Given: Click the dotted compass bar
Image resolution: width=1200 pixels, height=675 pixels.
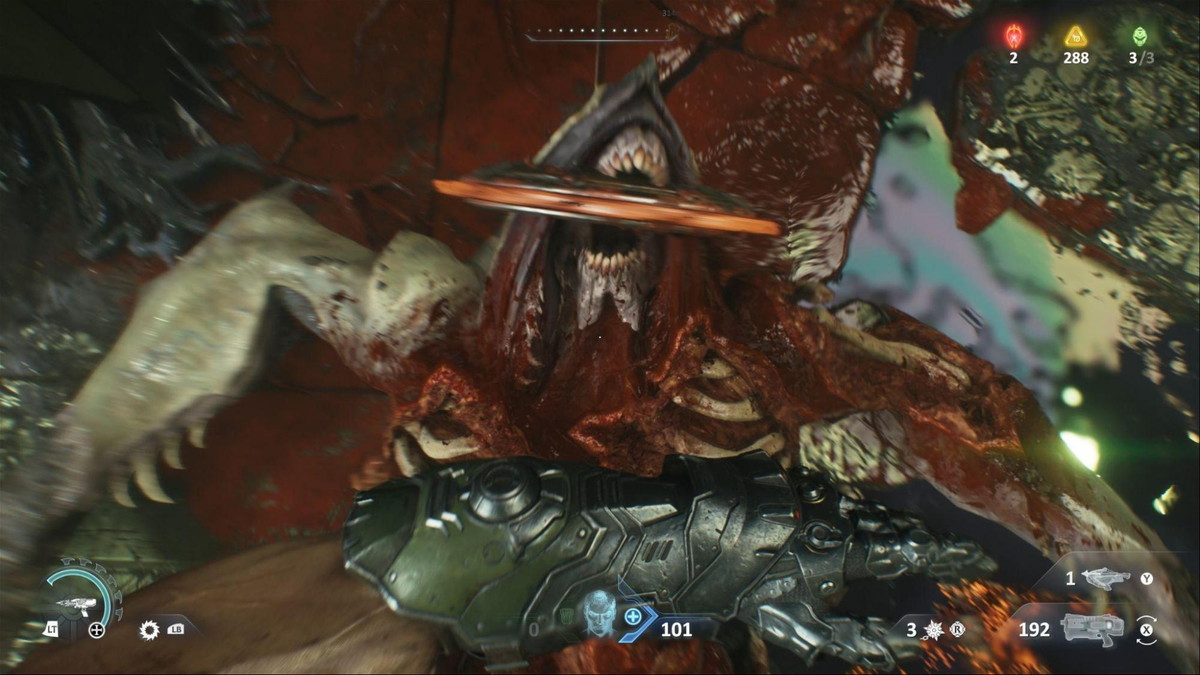Looking at the screenshot, I should [601, 31].
